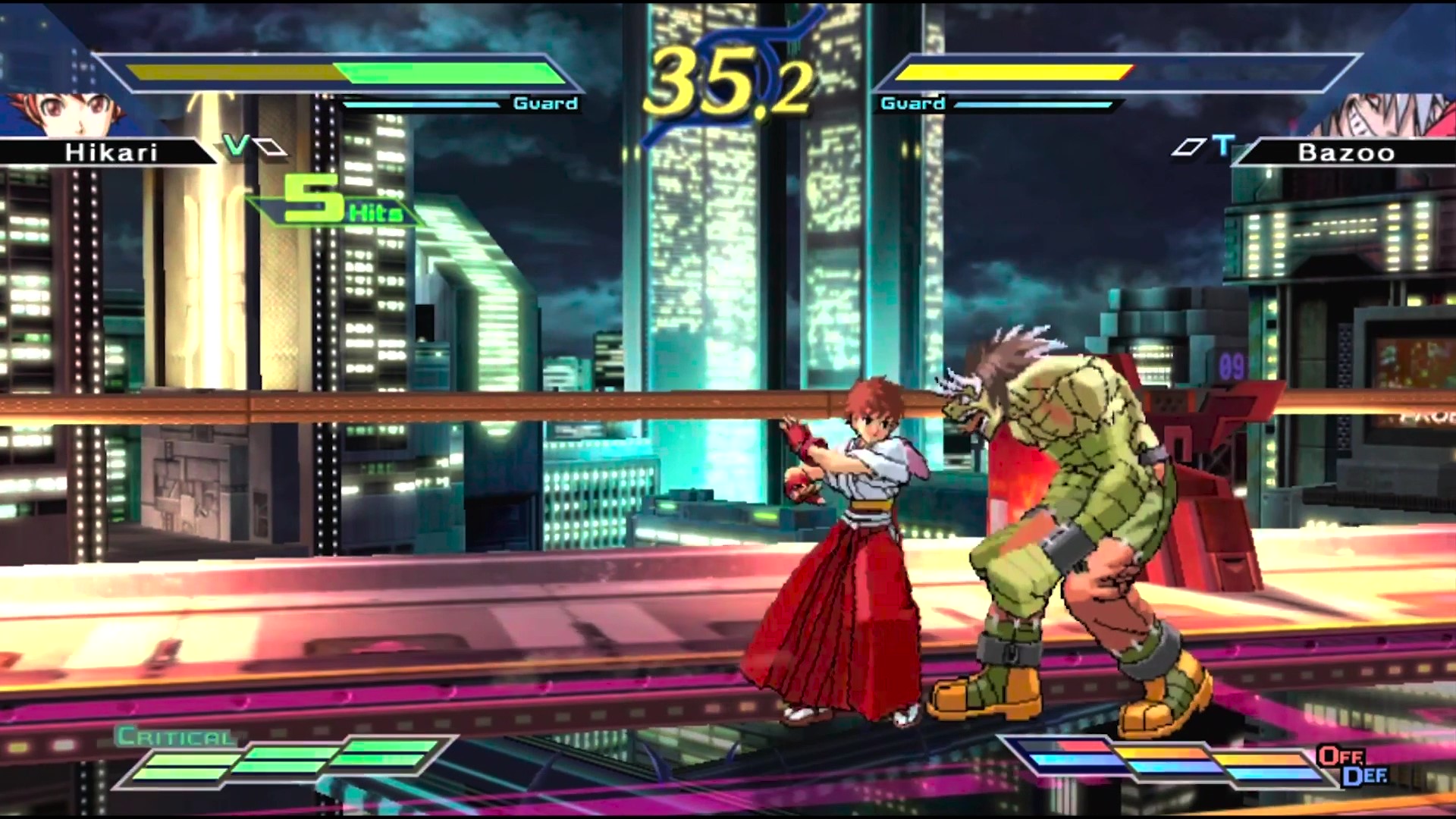This screenshot has width=1456, height=819.
Task: Click Hikari's character portrait
Action: pos(57,114)
